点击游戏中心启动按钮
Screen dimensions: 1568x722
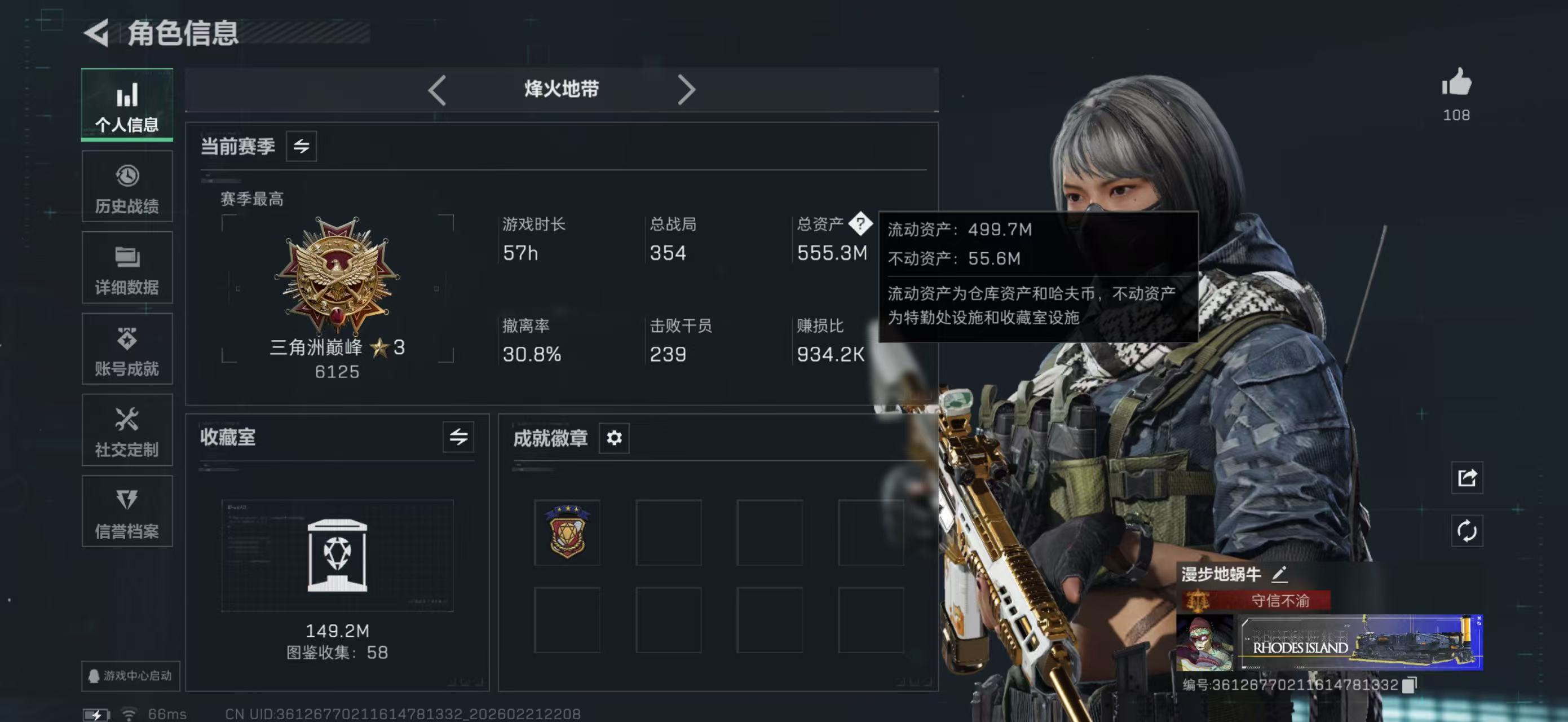[130, 675]
